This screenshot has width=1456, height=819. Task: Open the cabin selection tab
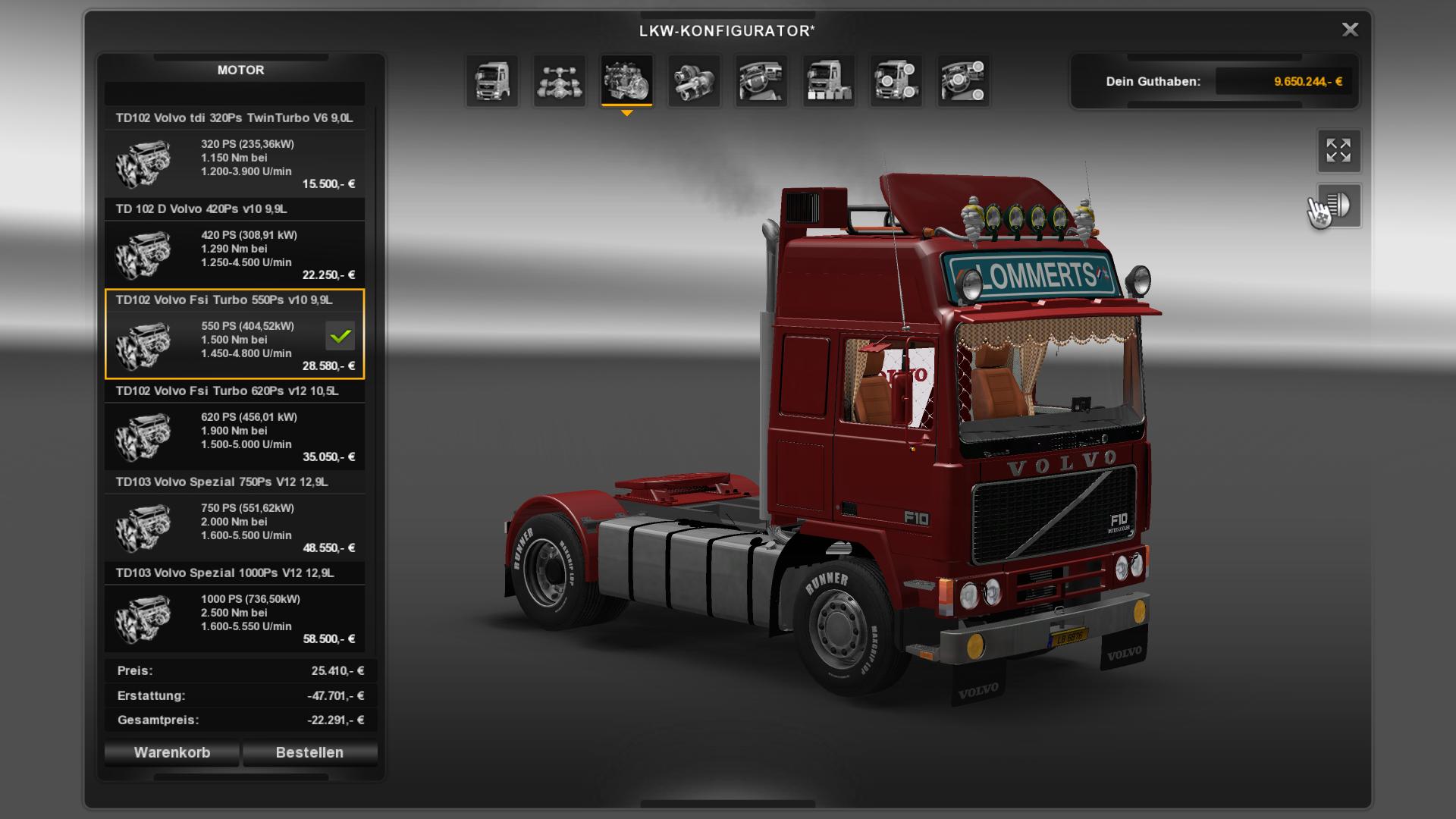pos(492,80)
